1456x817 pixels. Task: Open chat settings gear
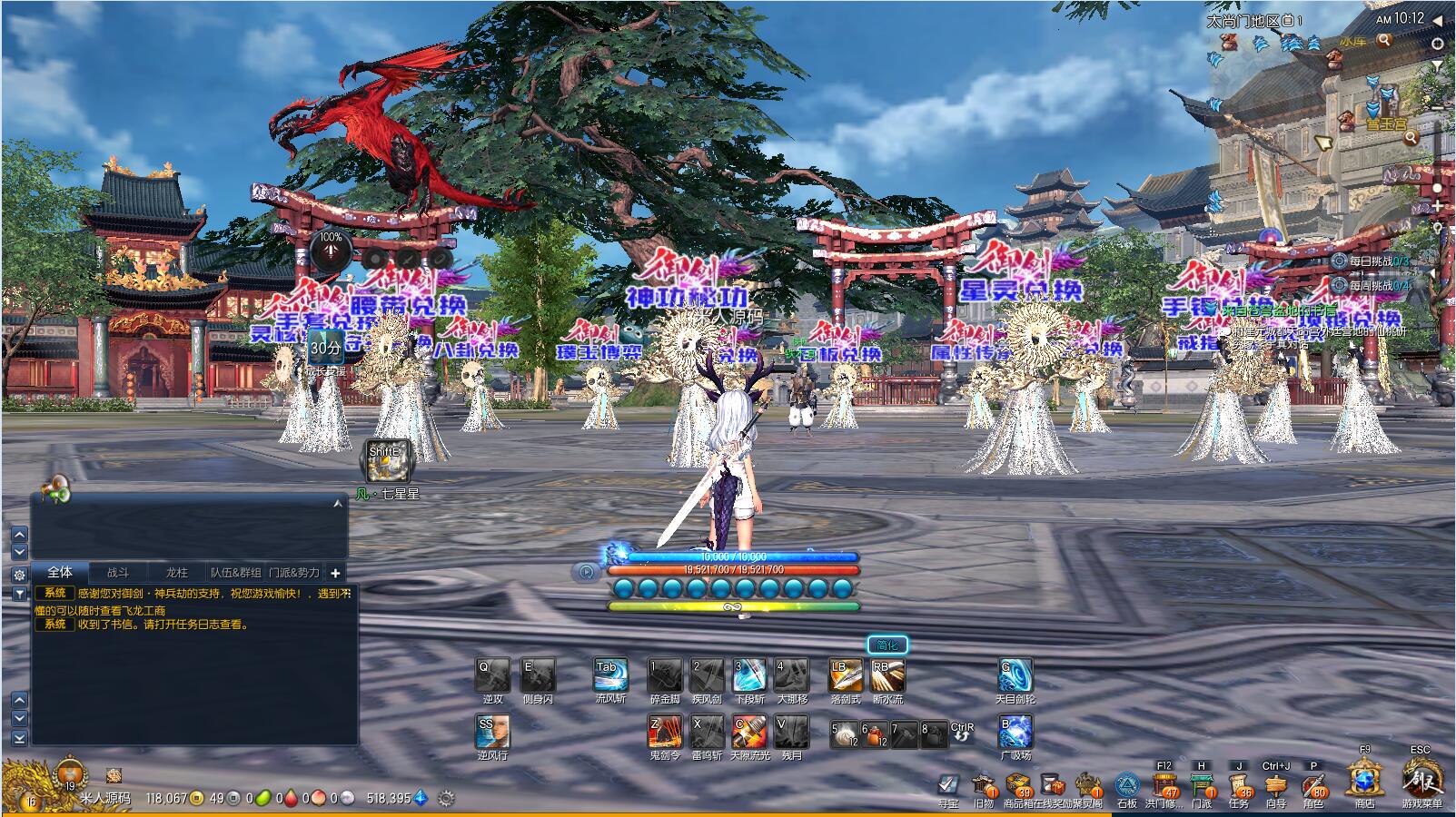(x=19, y=575)
